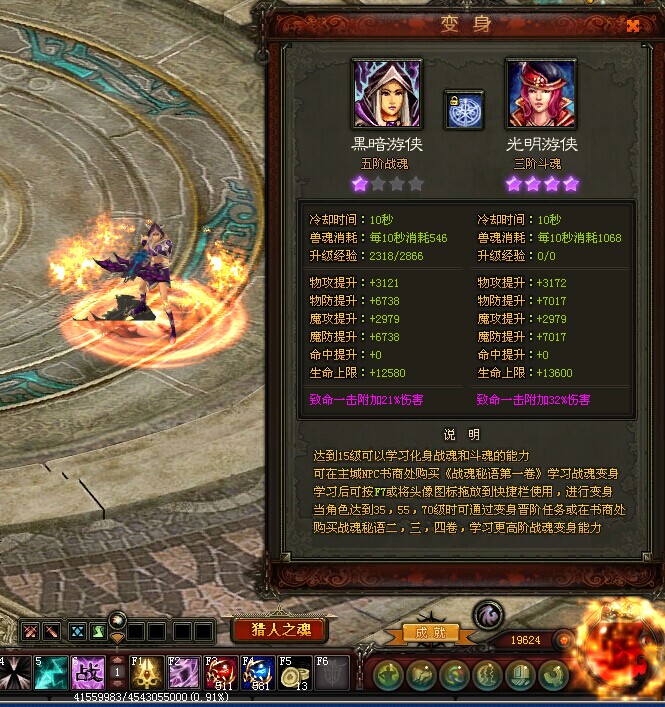Click the first red crossed-swords buff icon
The image size is (665, 707).
click(30, 631)
